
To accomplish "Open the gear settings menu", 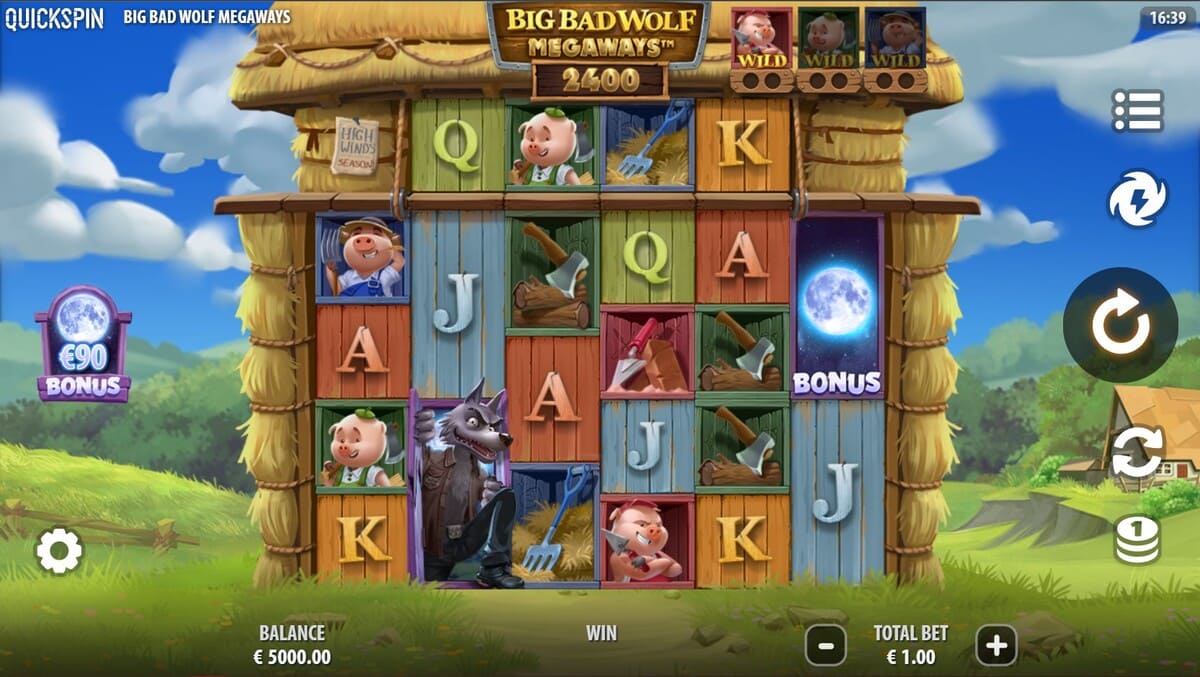I will (x=59, y=551).
